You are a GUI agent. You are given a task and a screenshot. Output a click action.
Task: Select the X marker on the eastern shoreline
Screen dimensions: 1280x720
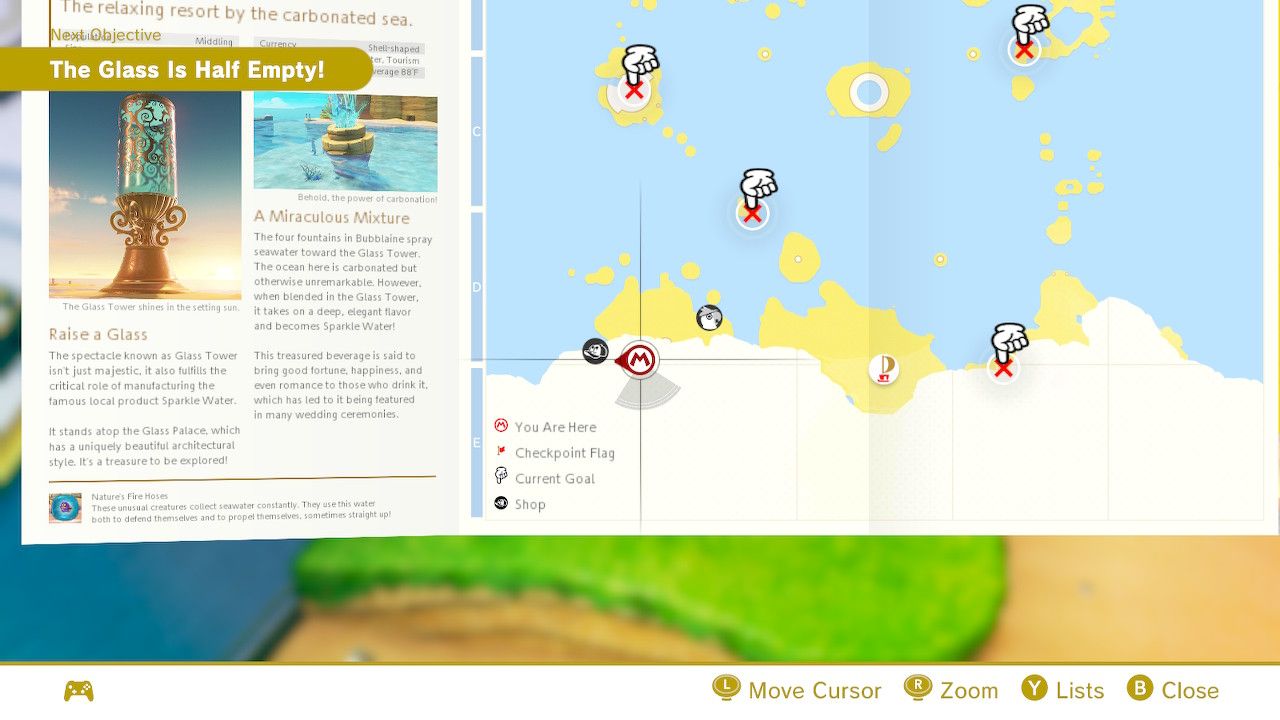[x=1003, y=368]
